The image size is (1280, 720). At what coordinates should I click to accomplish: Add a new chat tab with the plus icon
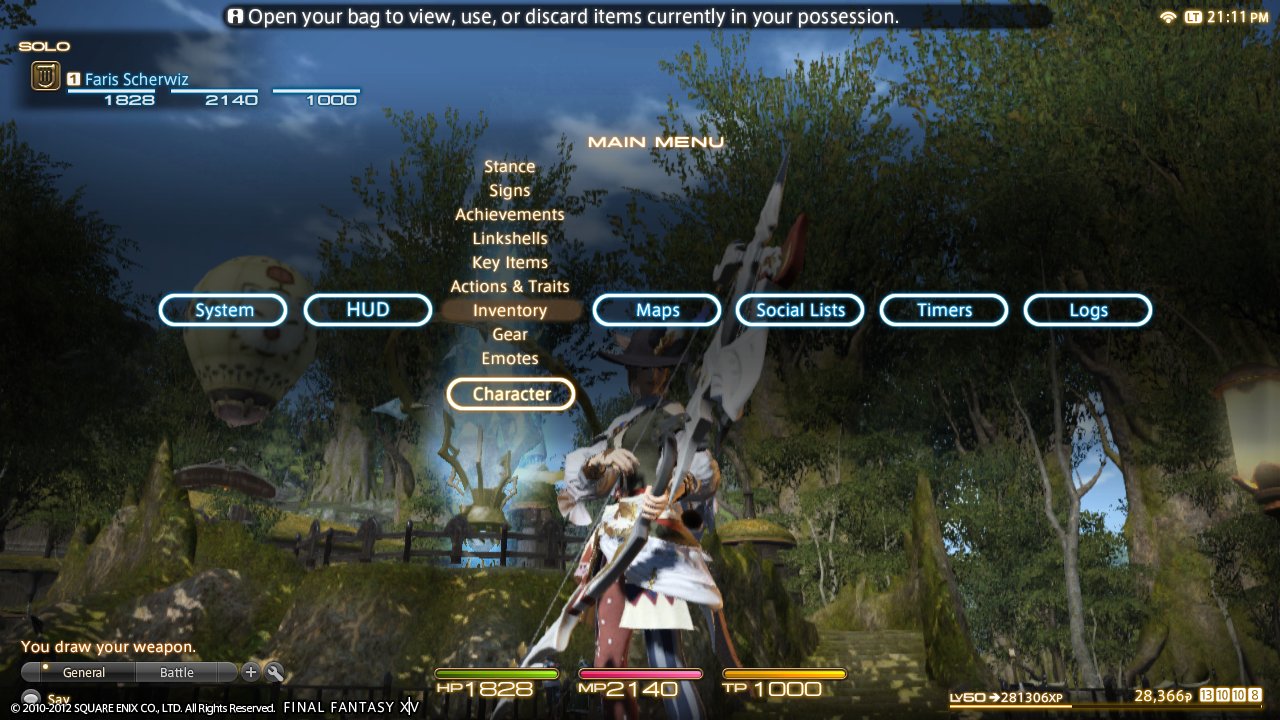[250, 672]
